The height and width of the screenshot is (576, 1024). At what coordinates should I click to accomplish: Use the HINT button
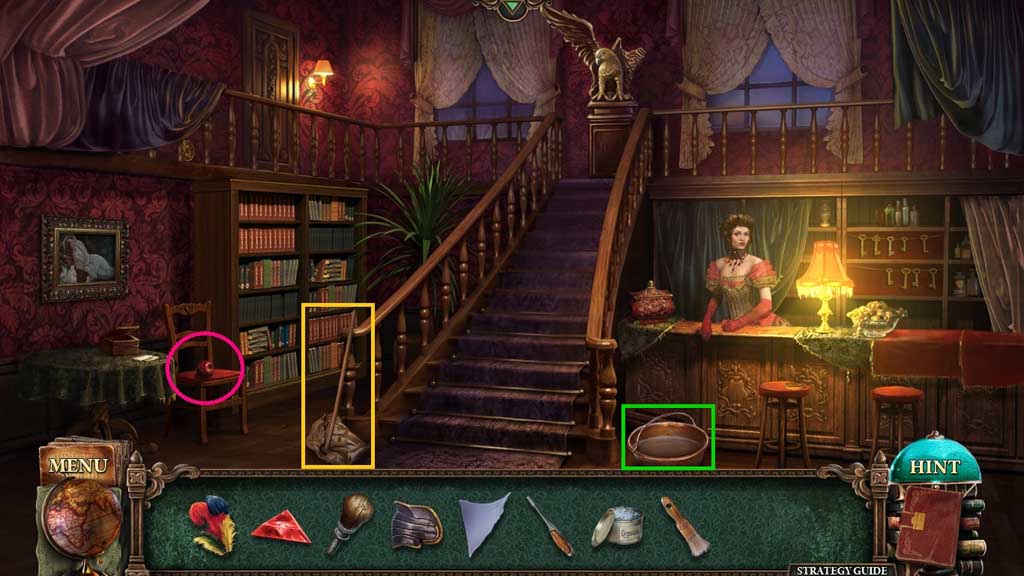click(934, 467)
